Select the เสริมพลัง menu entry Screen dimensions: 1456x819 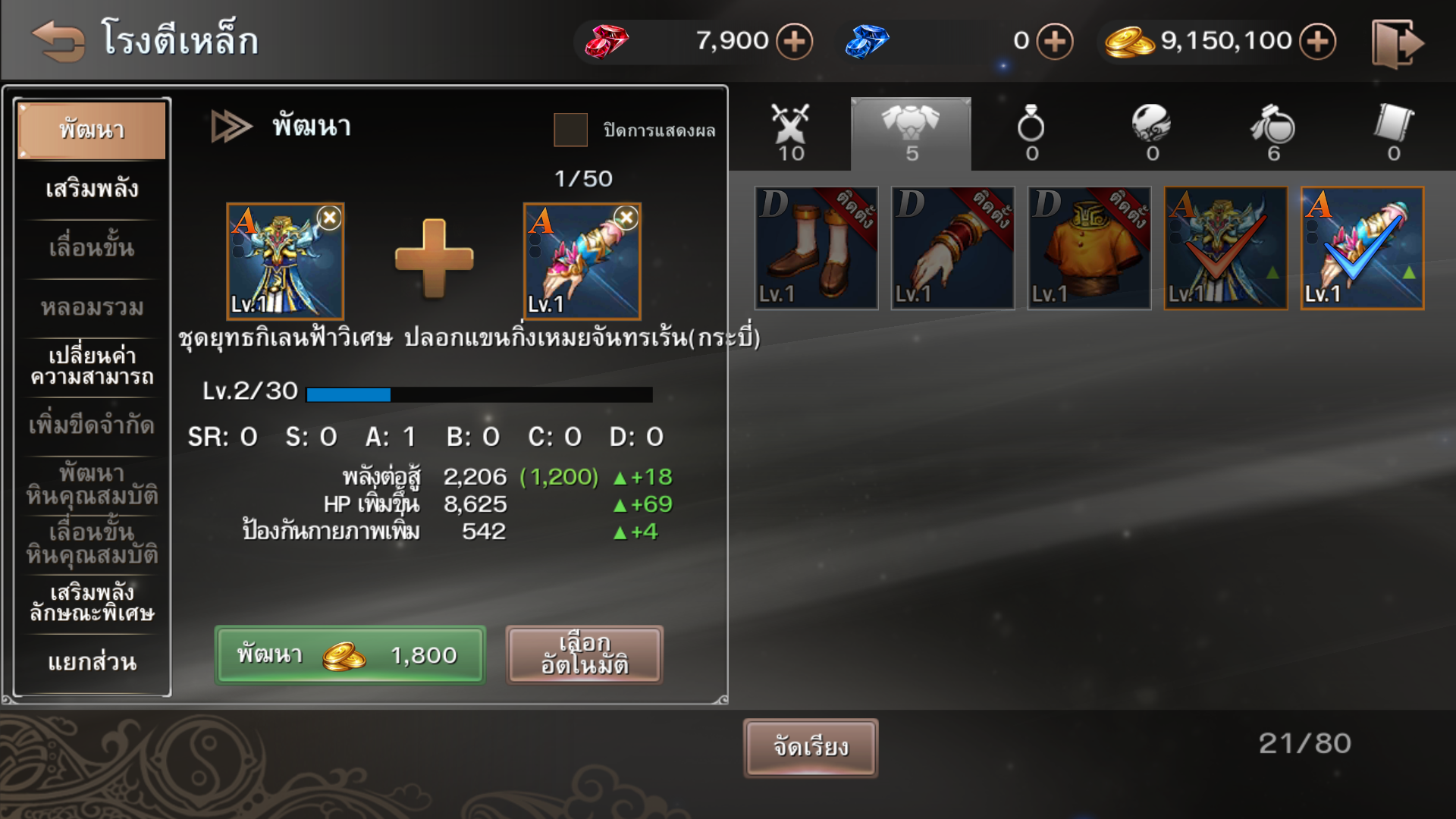pyautogui.click(x=92, y=189)
